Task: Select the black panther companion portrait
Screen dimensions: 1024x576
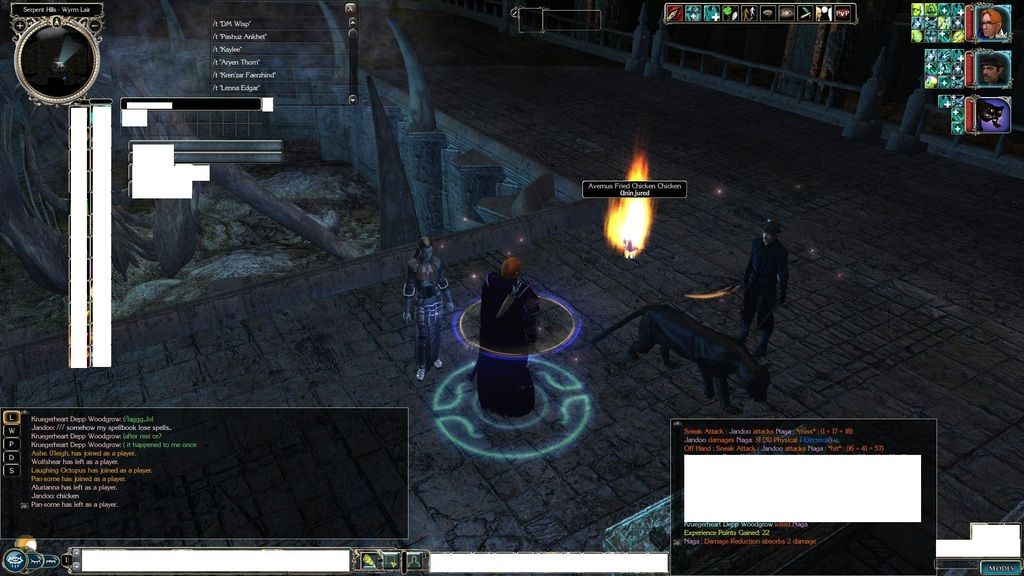Action: 990,114
